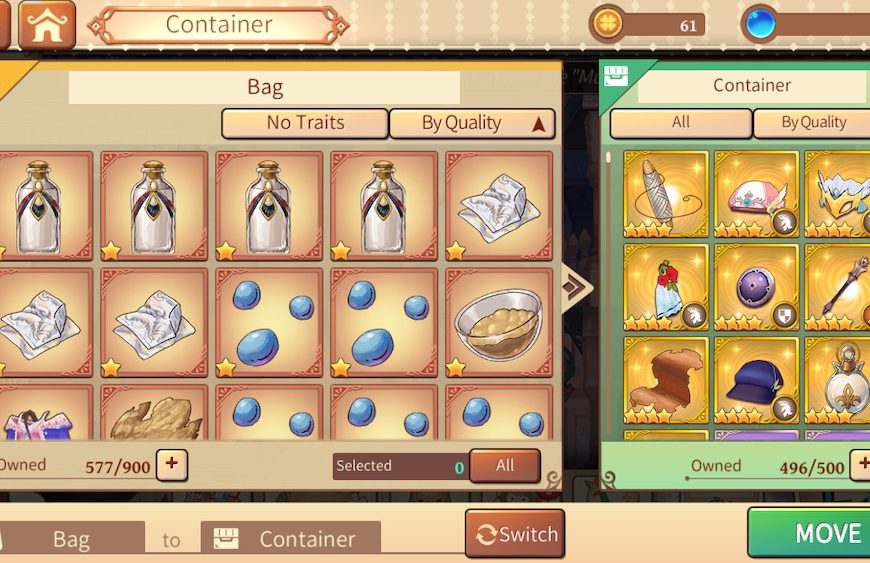
Task: Select the fleur-de-lis perfume bottle
Action: (x=840, y=380)
